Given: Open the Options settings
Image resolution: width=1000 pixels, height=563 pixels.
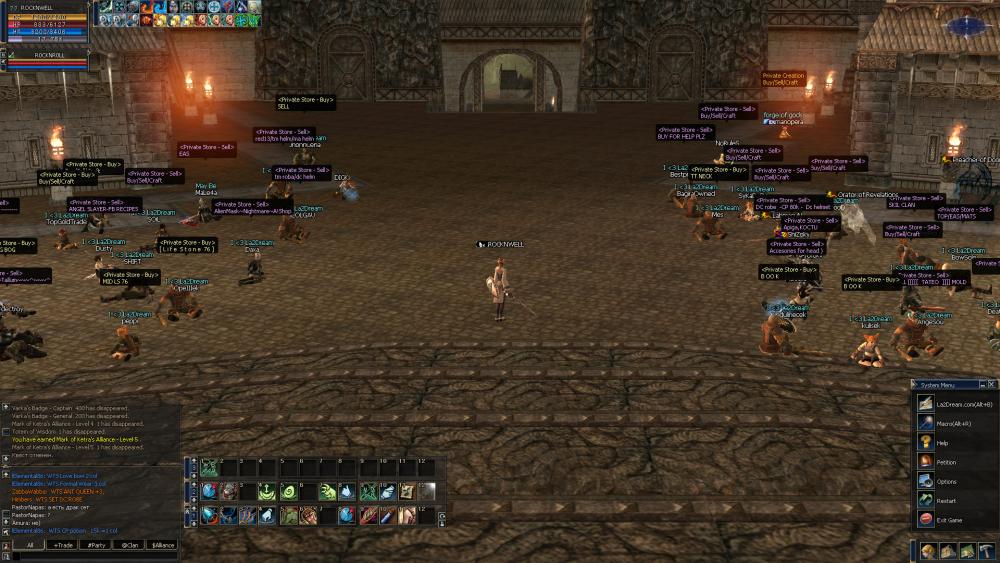Looking at the screenshot, I should tap(946, 481).
